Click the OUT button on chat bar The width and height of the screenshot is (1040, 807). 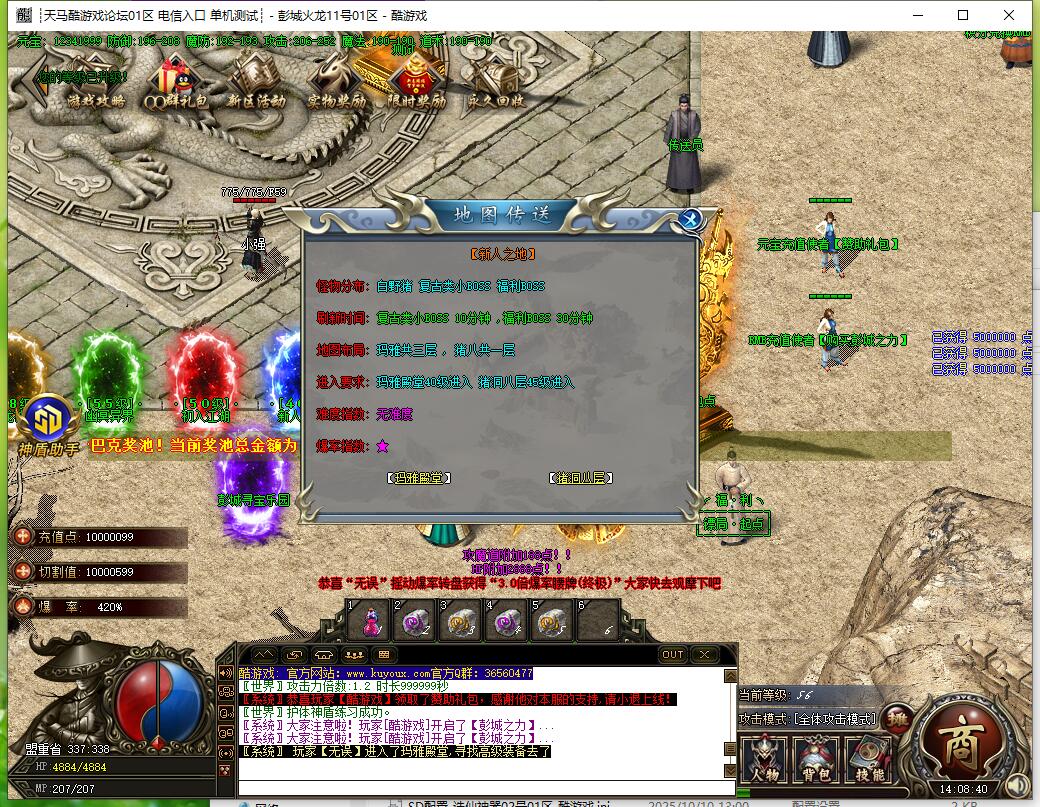point(673,655)
